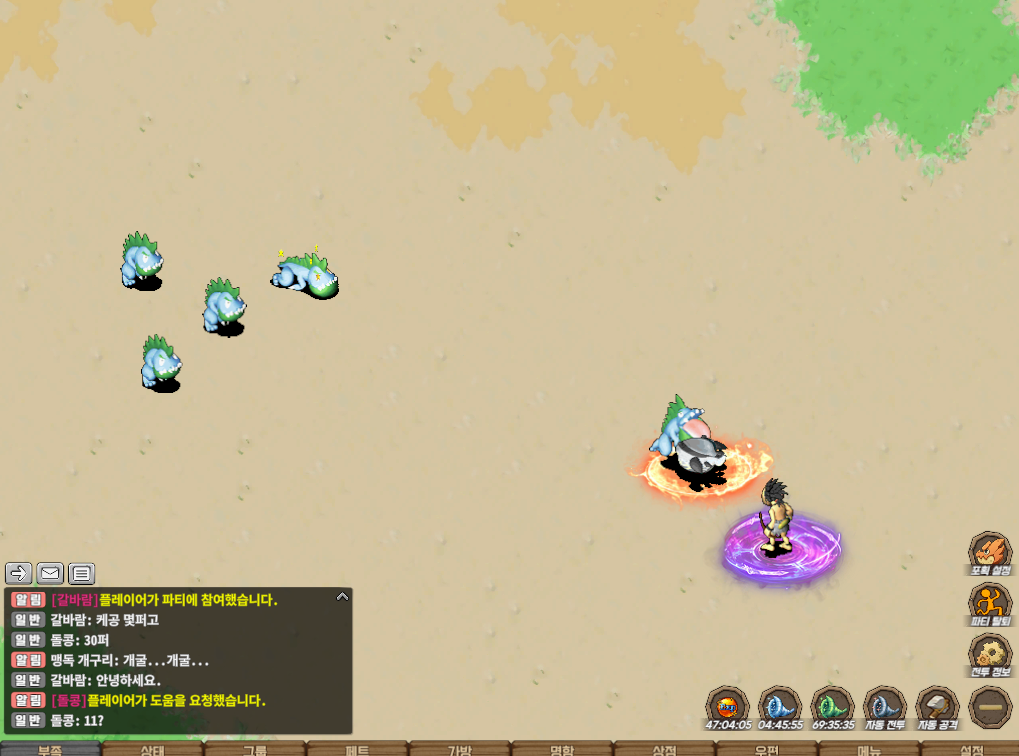Click the arrow button above the chat
Viewport: 1019px width, 756px height.
pos(19,573)
